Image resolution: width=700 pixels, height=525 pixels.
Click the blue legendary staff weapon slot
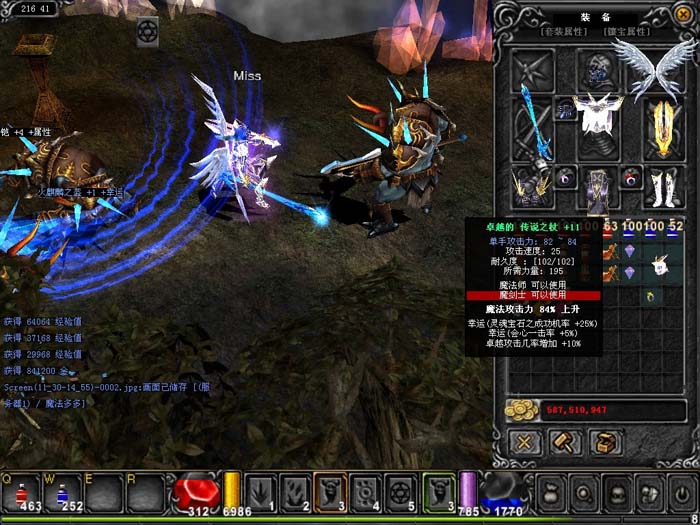click(x=531, y=126)
